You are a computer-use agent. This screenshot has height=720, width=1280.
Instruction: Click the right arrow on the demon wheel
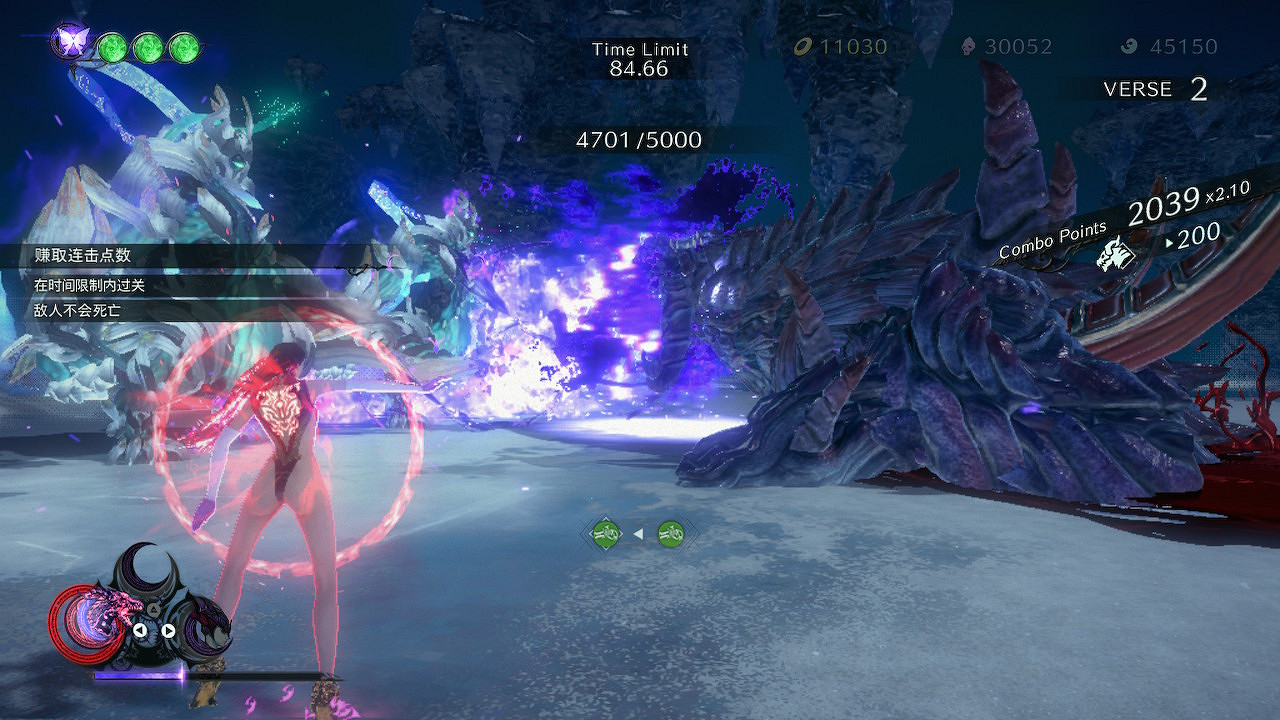tap(168, 630)
